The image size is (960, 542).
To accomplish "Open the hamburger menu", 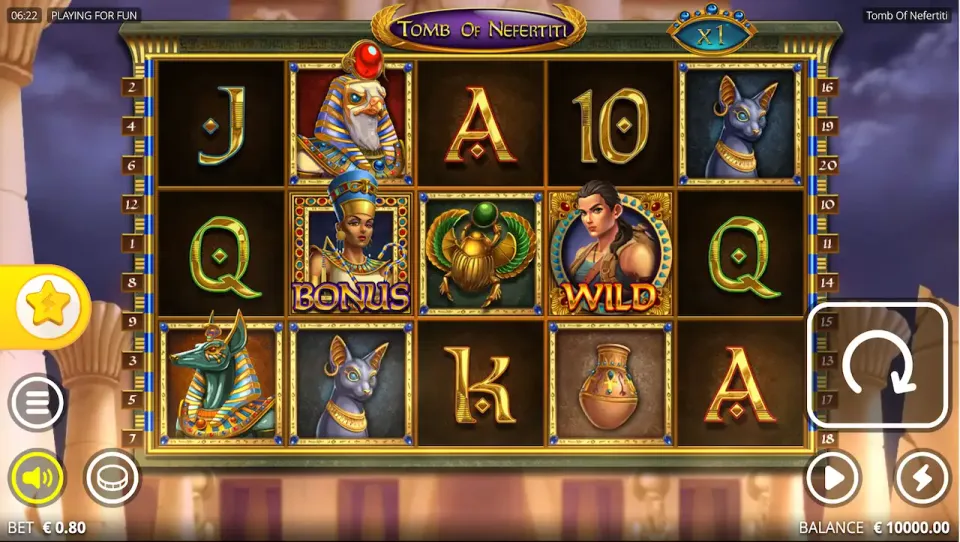I will point(36,403).
